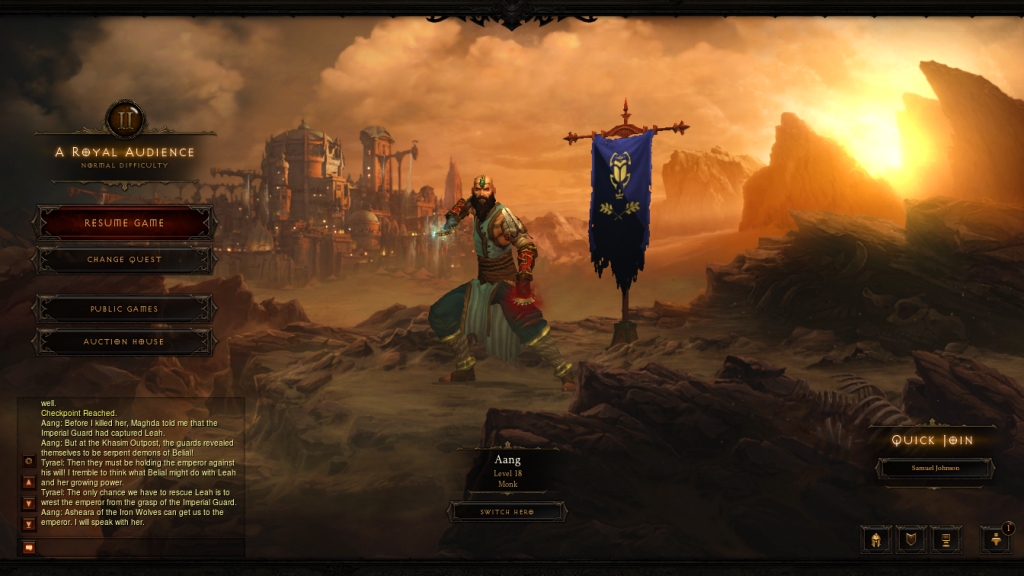Quick join Samuel Johnson's game
This screenshot has height=576, width=1024.
click(x=935, y=468)
